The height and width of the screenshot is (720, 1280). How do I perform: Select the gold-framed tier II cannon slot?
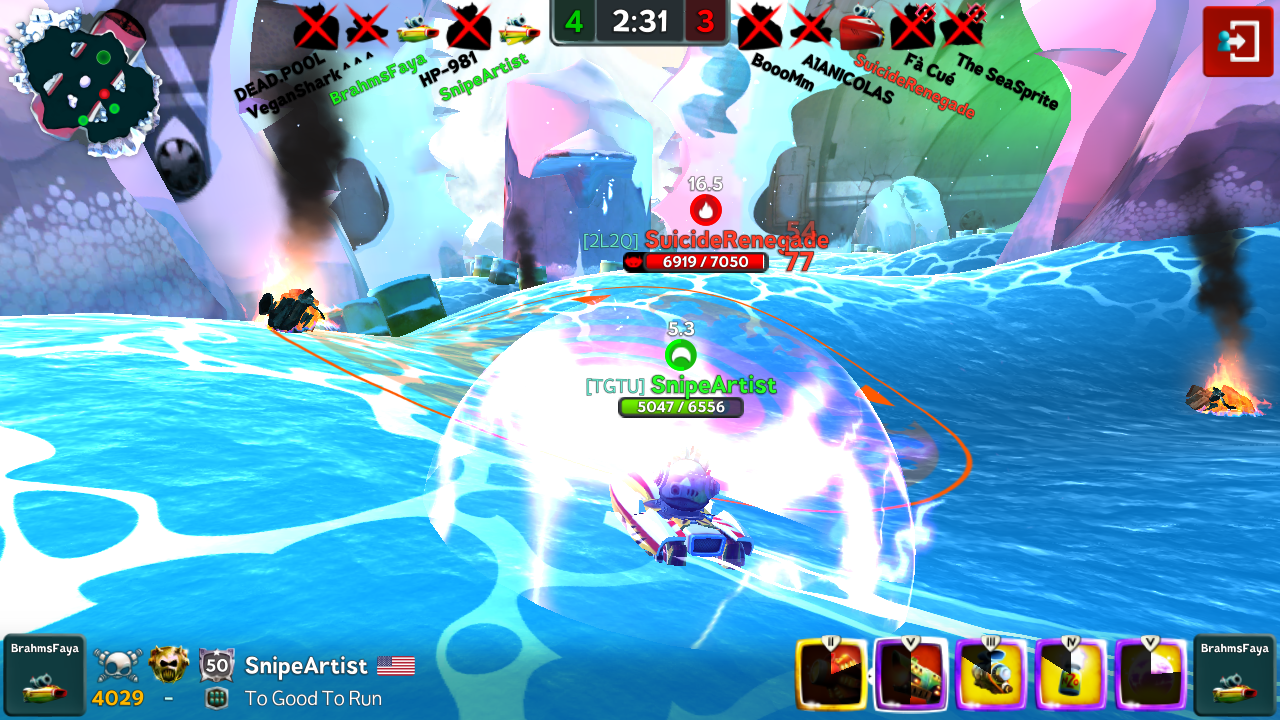[831, 675]
